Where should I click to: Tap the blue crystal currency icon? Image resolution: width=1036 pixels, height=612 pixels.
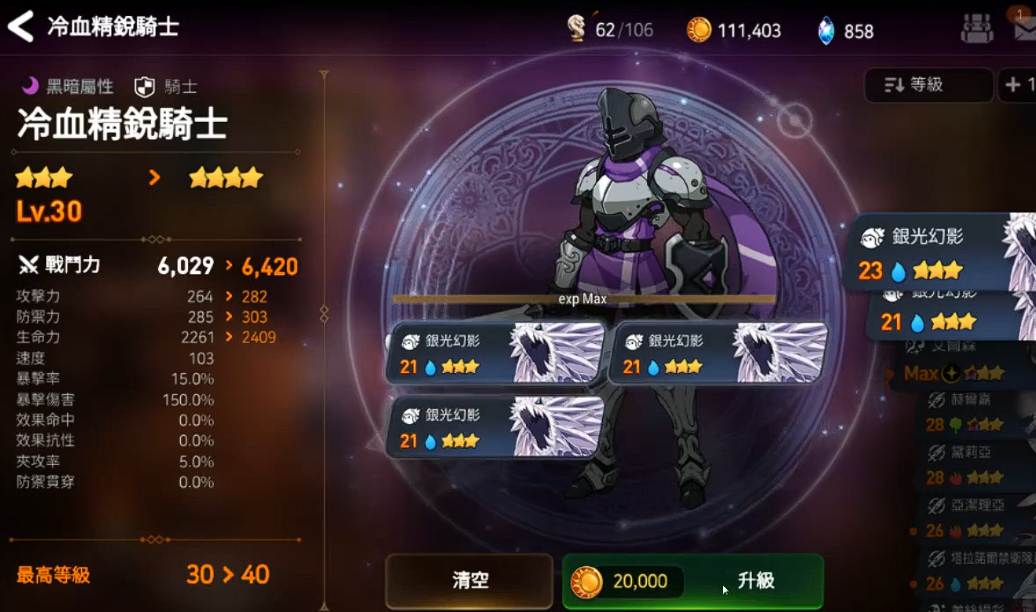click(826, 31)
